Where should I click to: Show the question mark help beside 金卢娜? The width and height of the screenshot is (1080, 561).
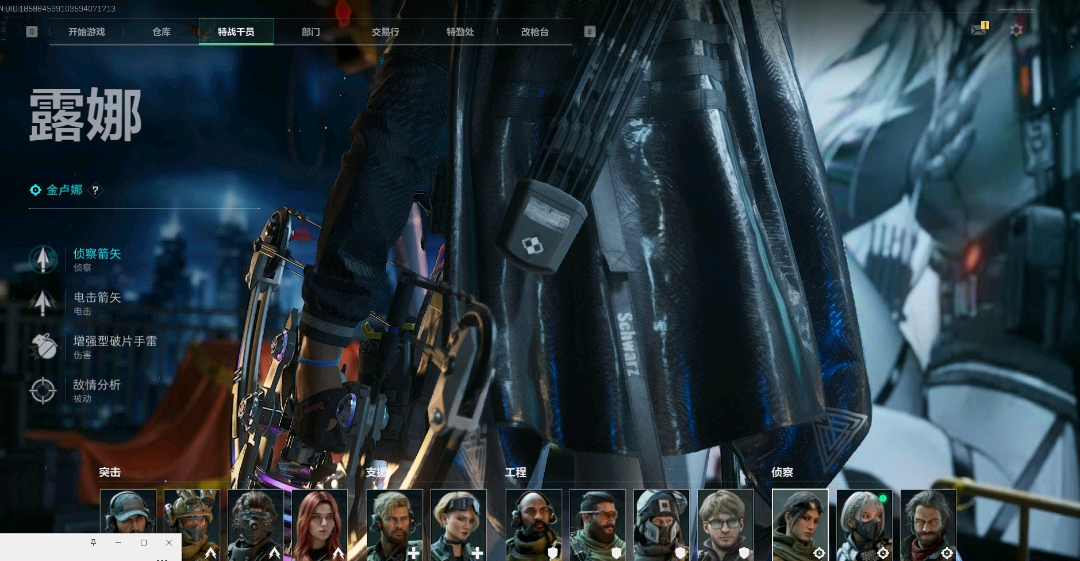coord(96,190)
